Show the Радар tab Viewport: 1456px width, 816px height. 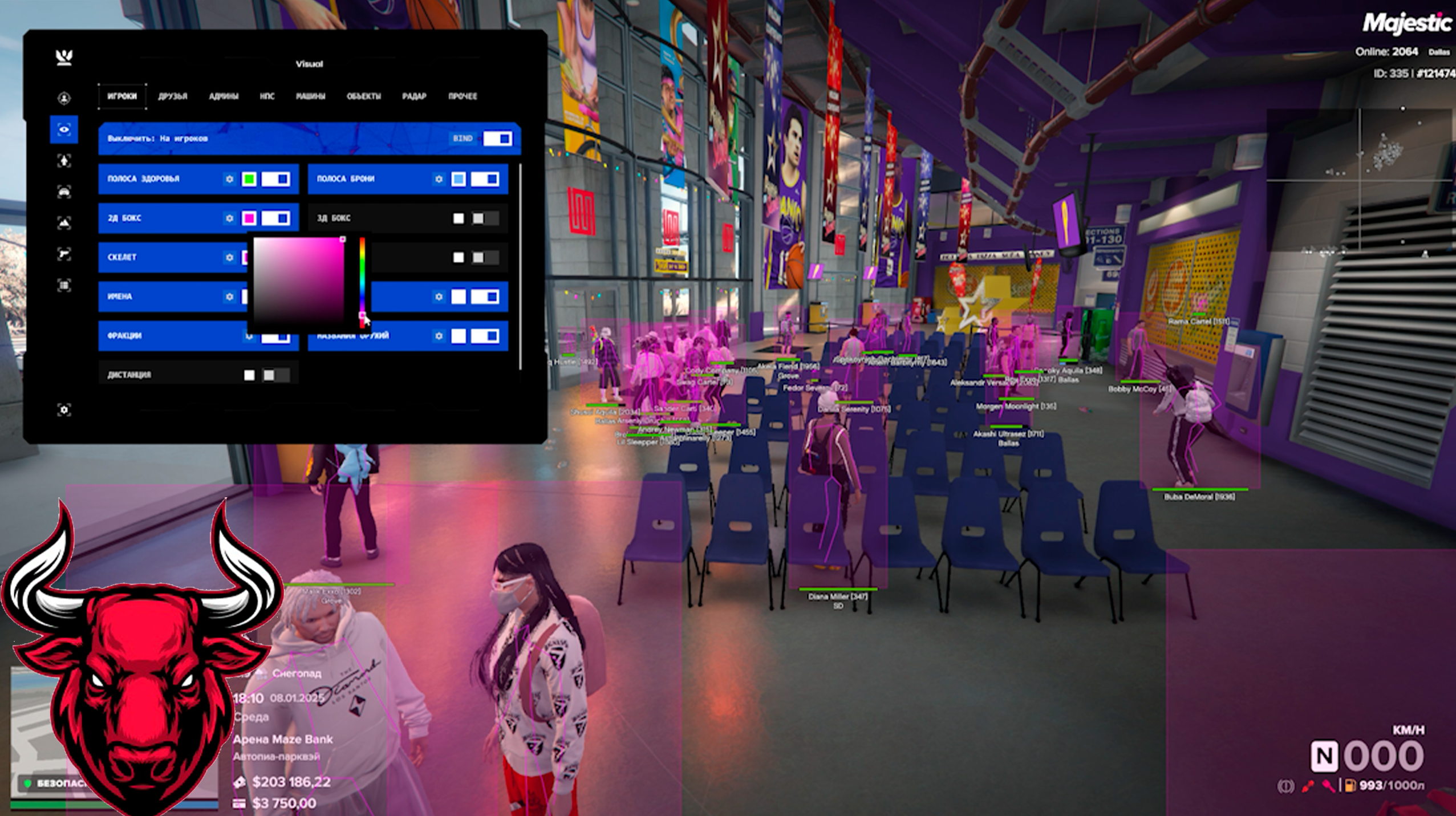pyautogui.click(x=414, y=96)
